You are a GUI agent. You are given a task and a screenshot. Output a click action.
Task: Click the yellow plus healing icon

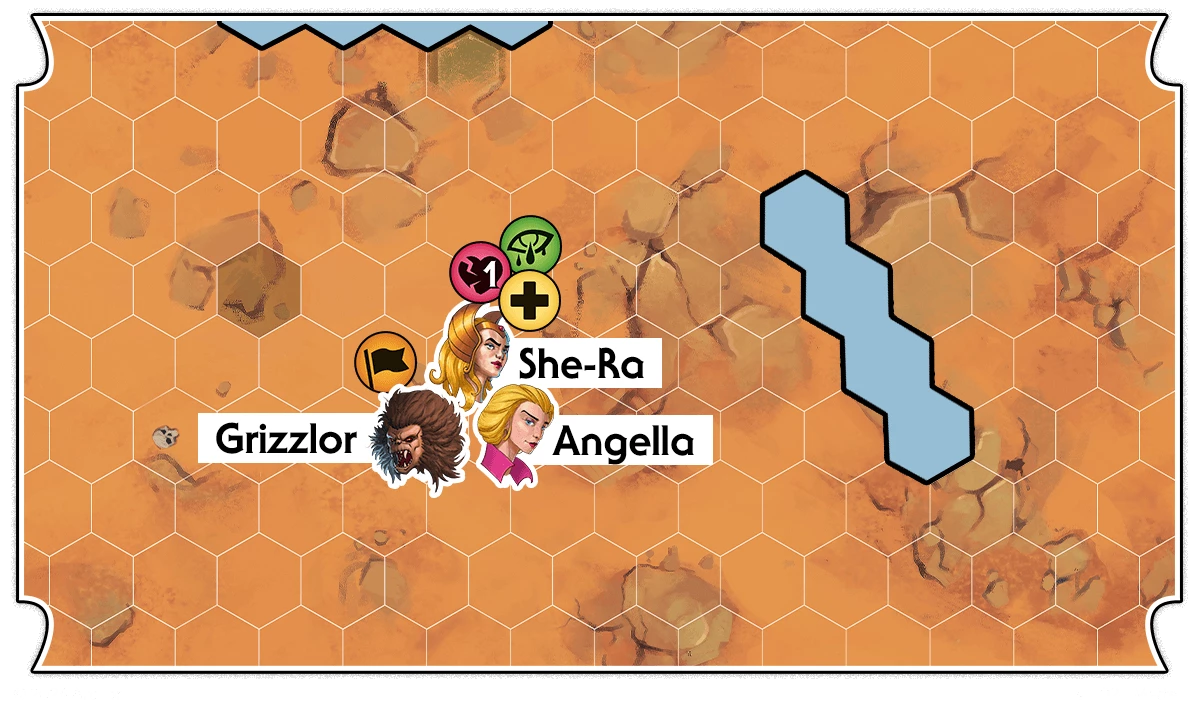pos(529,300)
